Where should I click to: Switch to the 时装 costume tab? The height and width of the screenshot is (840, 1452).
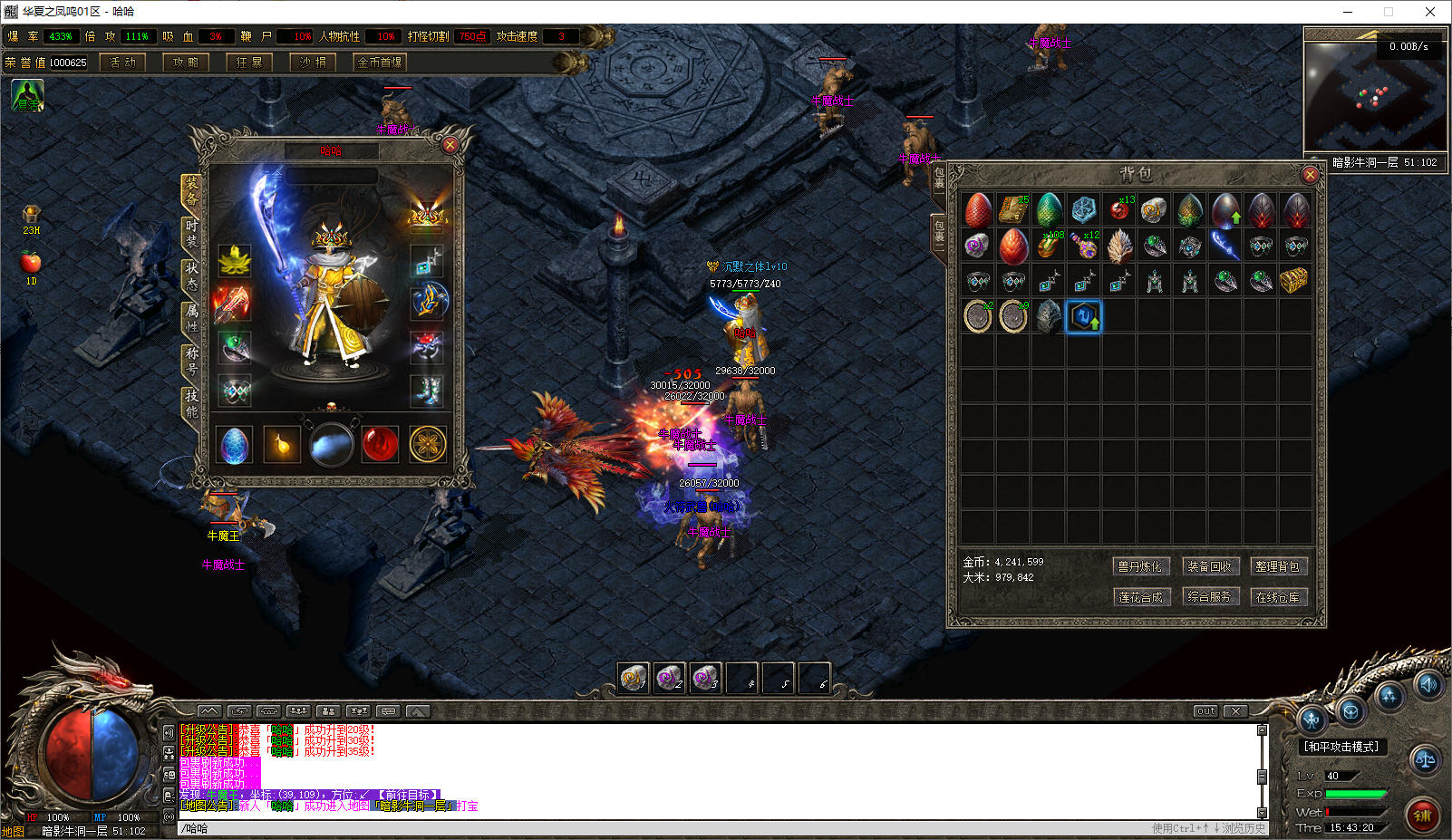(191, 234)
